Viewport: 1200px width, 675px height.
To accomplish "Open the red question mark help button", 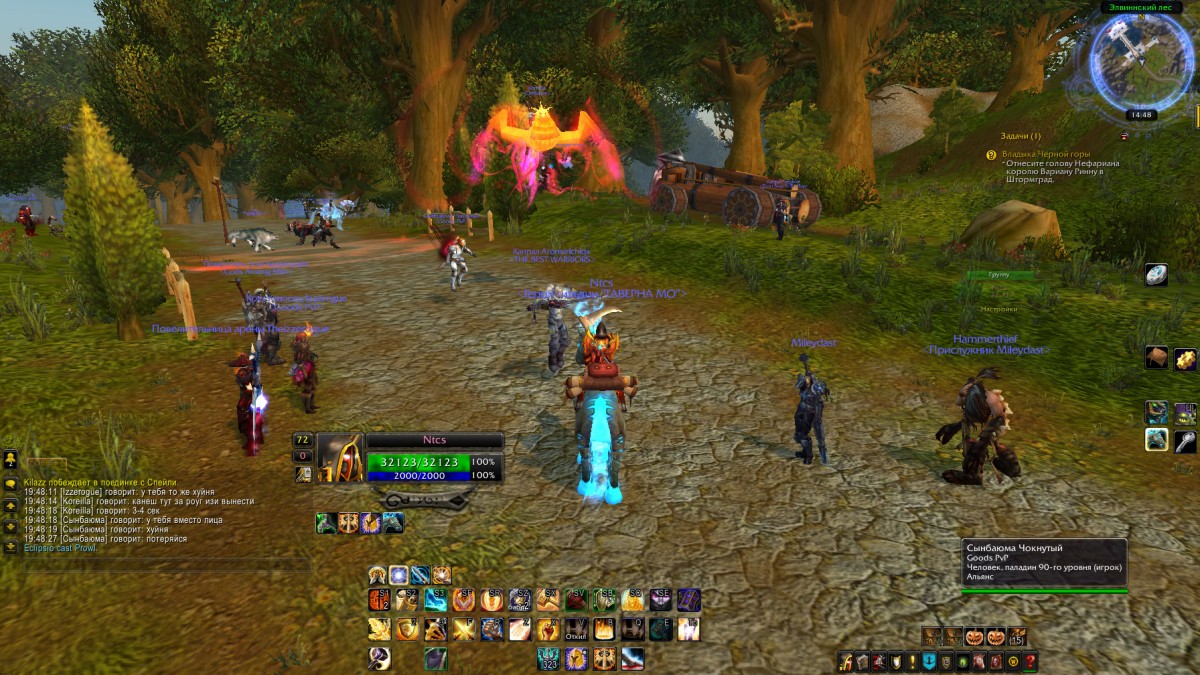I will point(1030,661).
